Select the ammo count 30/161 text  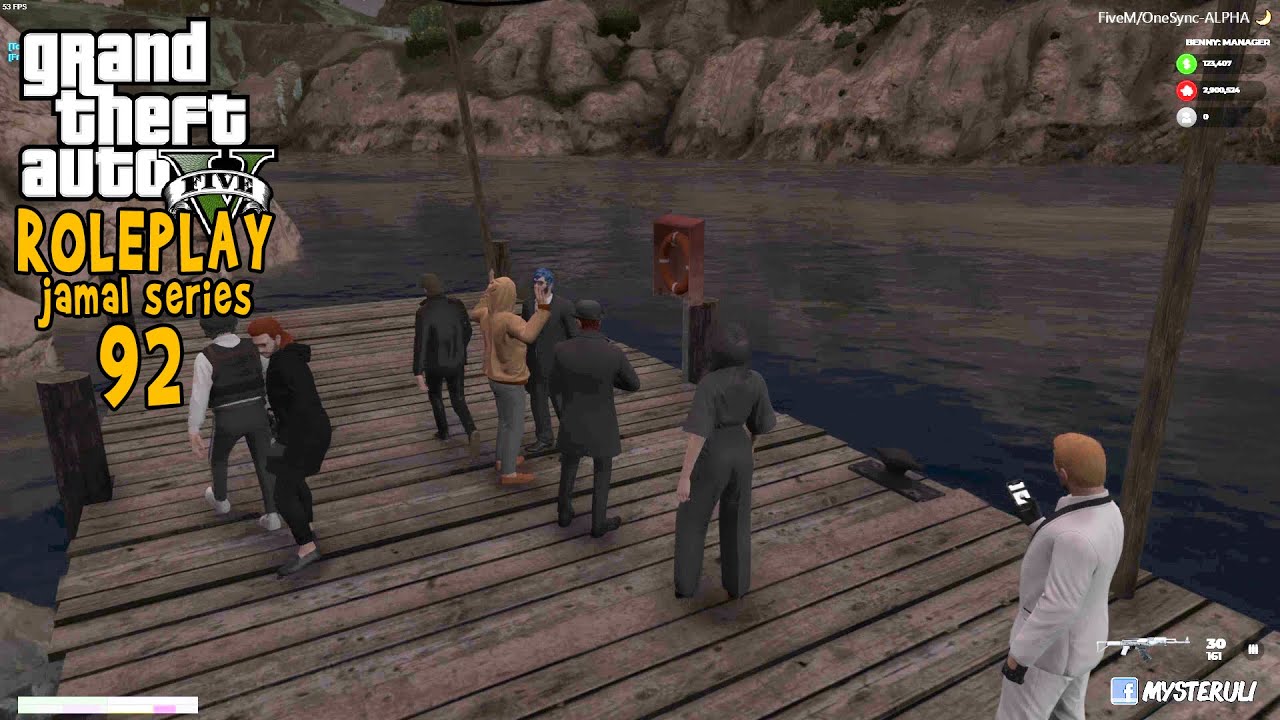click(1215, 650)
